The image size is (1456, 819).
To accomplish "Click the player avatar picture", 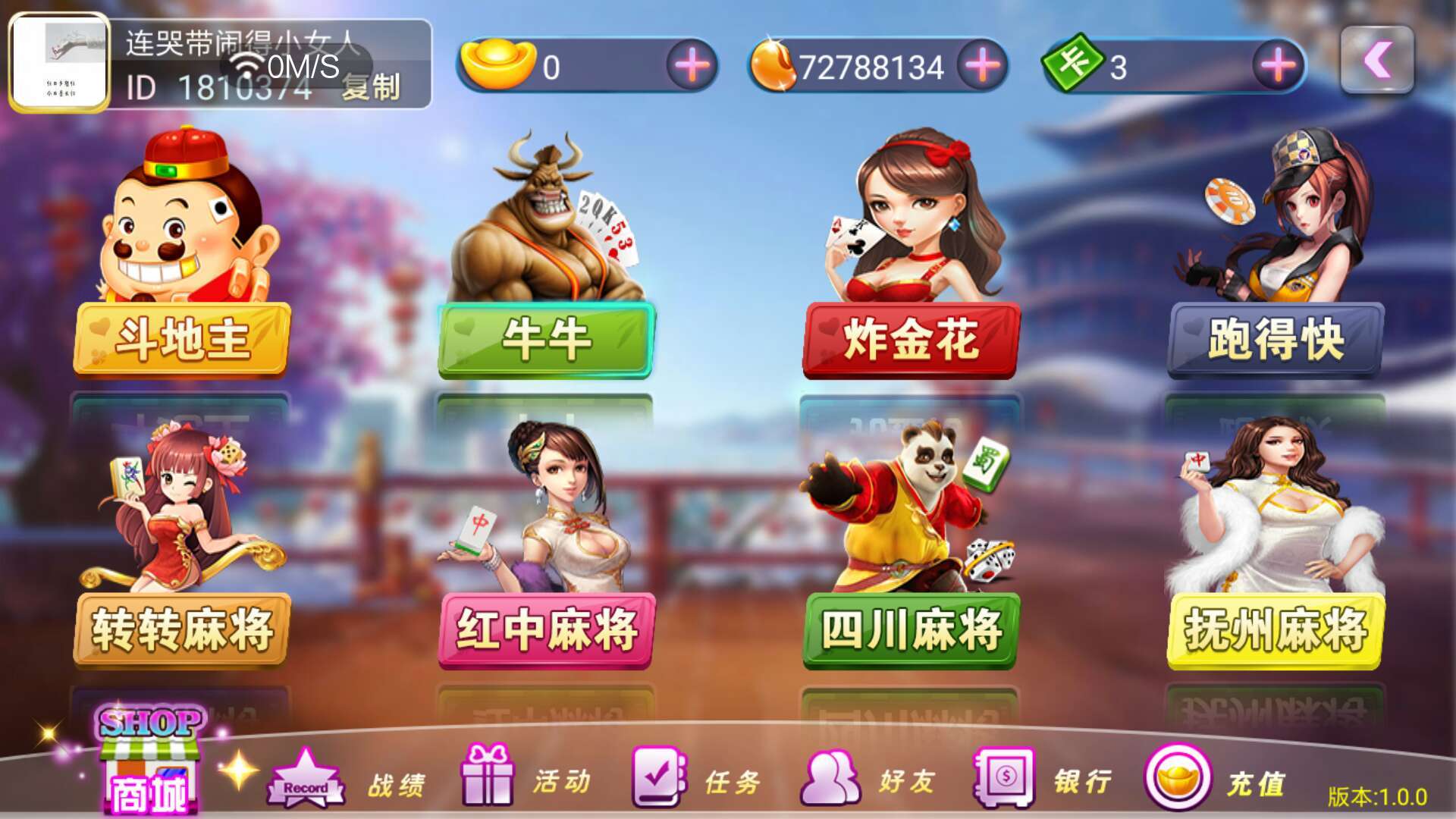I will tap(61, 62).
